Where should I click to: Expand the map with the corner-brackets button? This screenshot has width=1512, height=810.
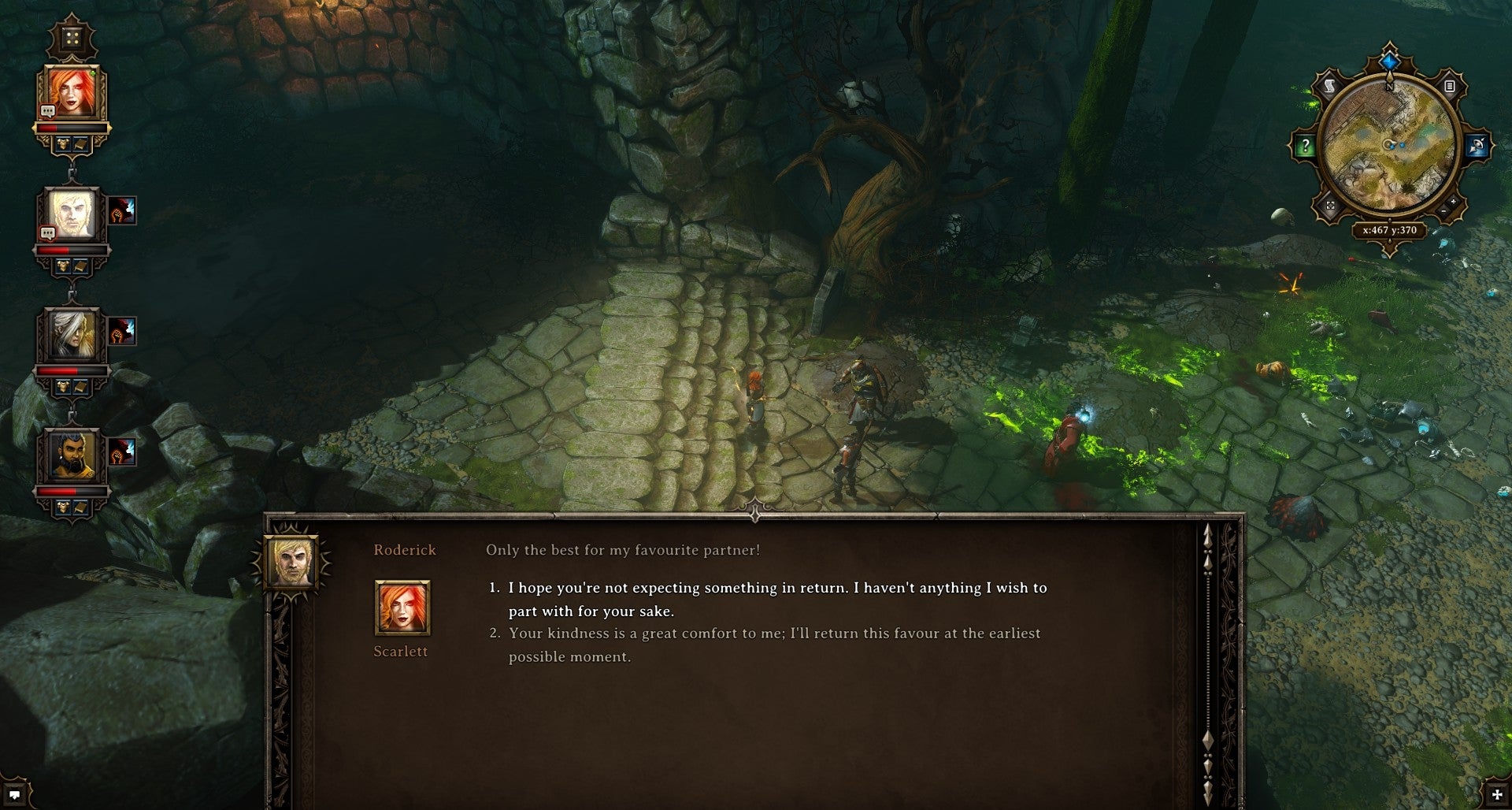coord(1330,206)
